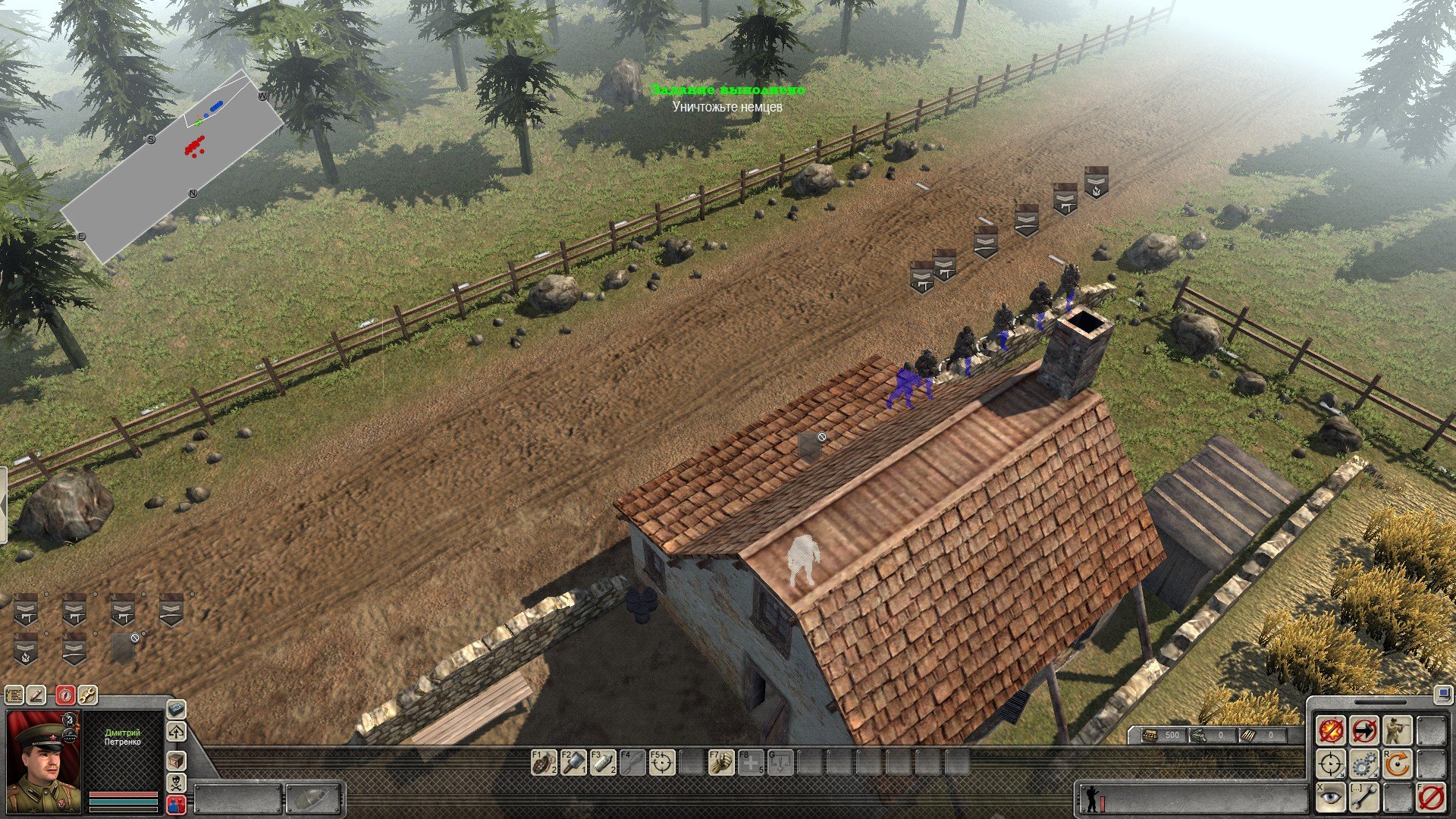Toggle the red and blue teams button

(176, 804)
